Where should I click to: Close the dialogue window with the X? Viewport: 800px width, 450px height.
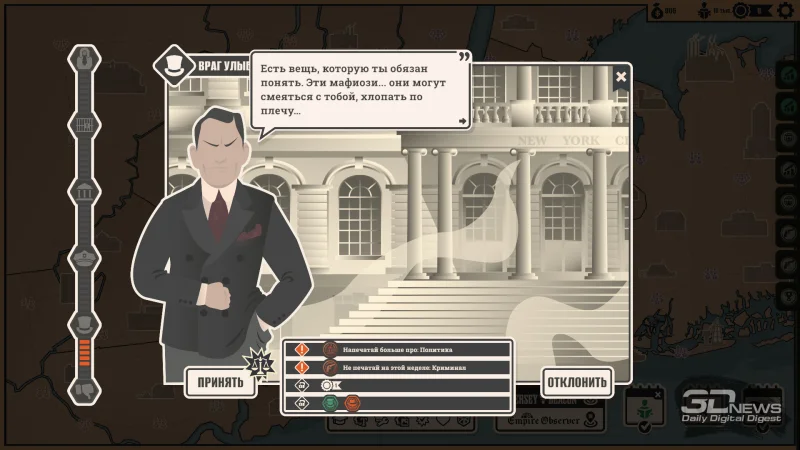[621, 76]
